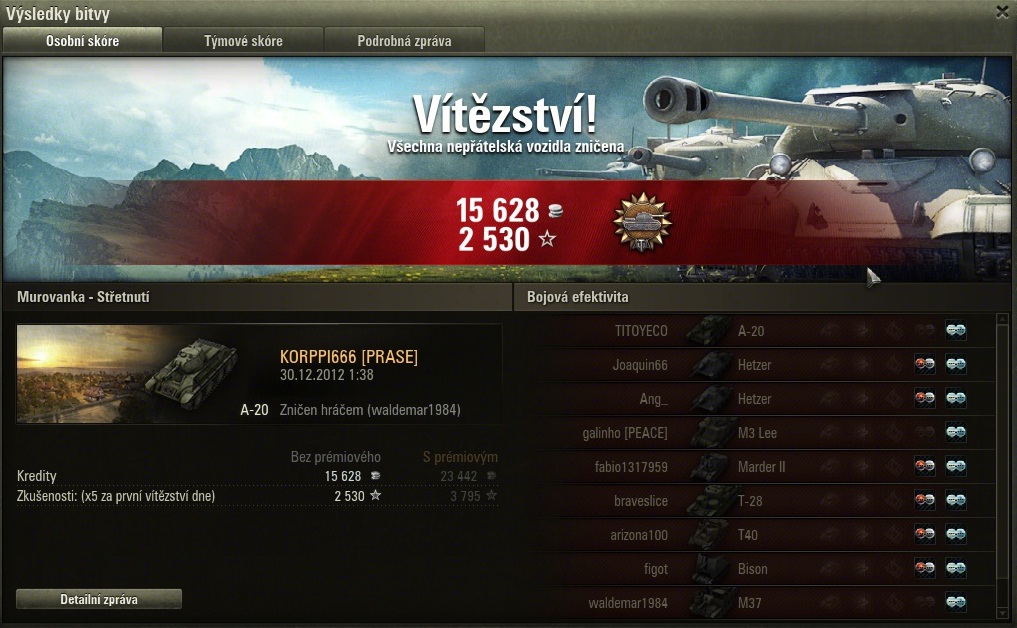Switch to the Týmové skóre tab
Screen dimensions: 1017x628
click(243, 41)
